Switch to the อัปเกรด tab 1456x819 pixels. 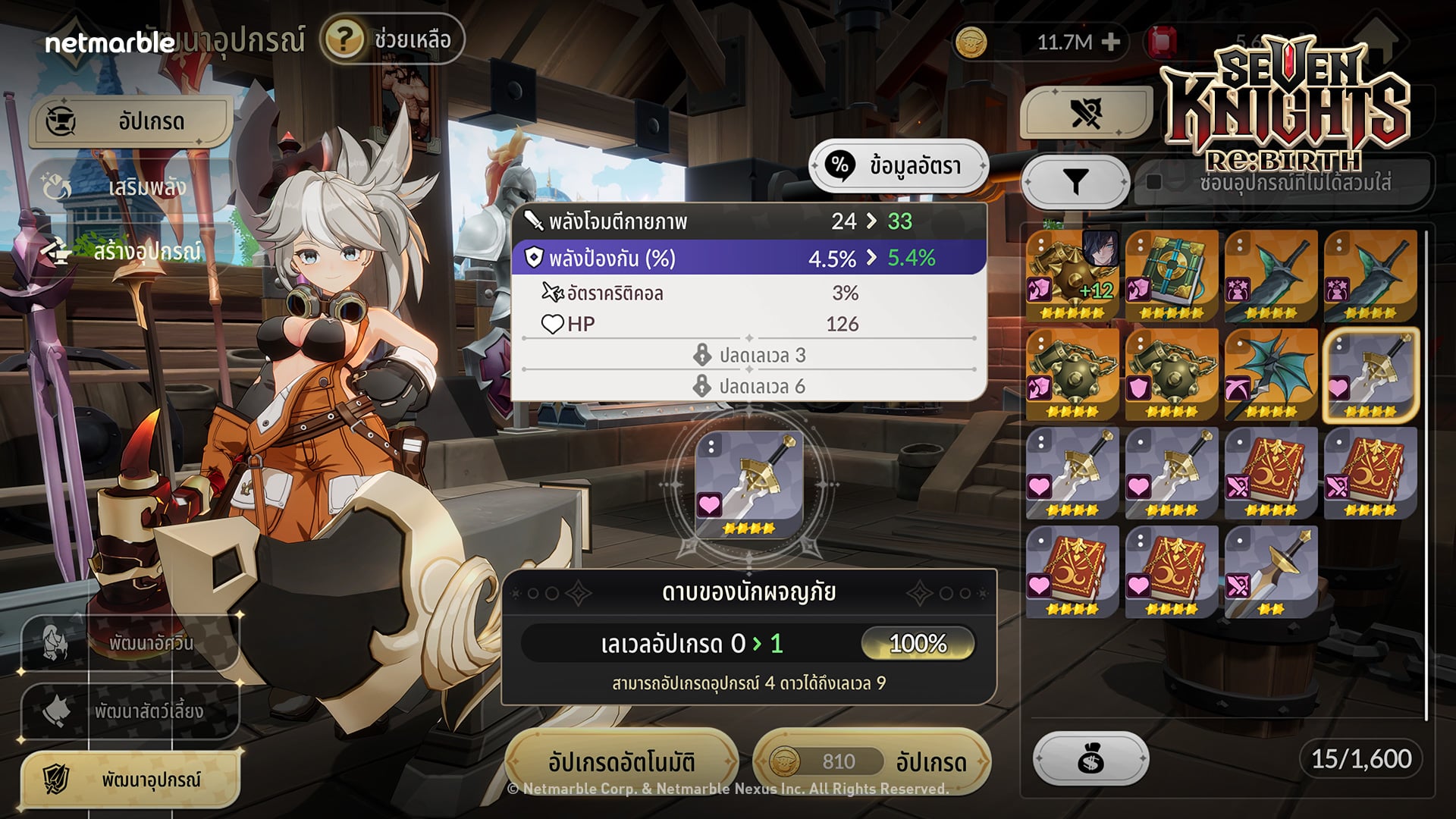pos(130,121)
